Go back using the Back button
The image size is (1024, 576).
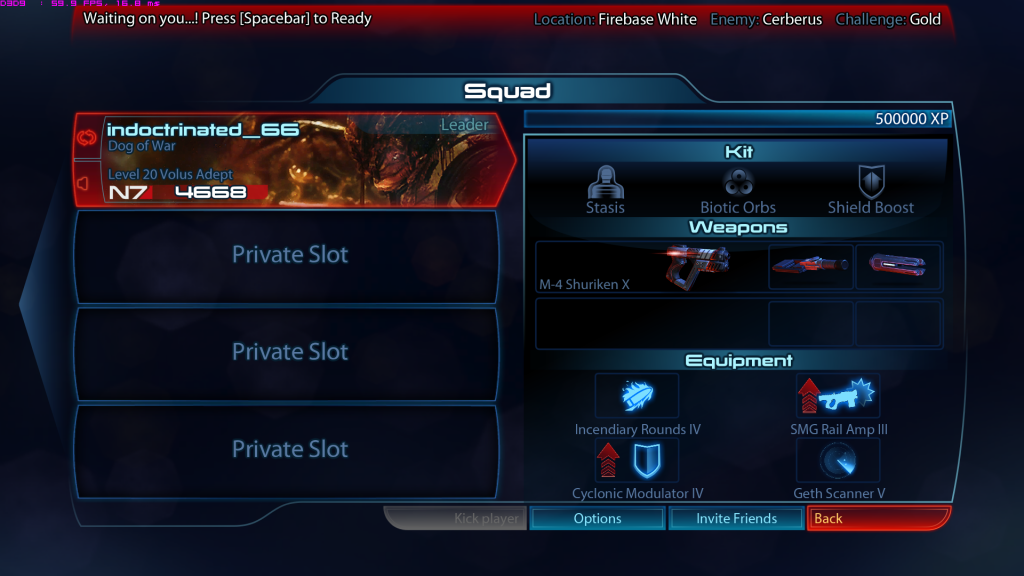click(878, 518)
